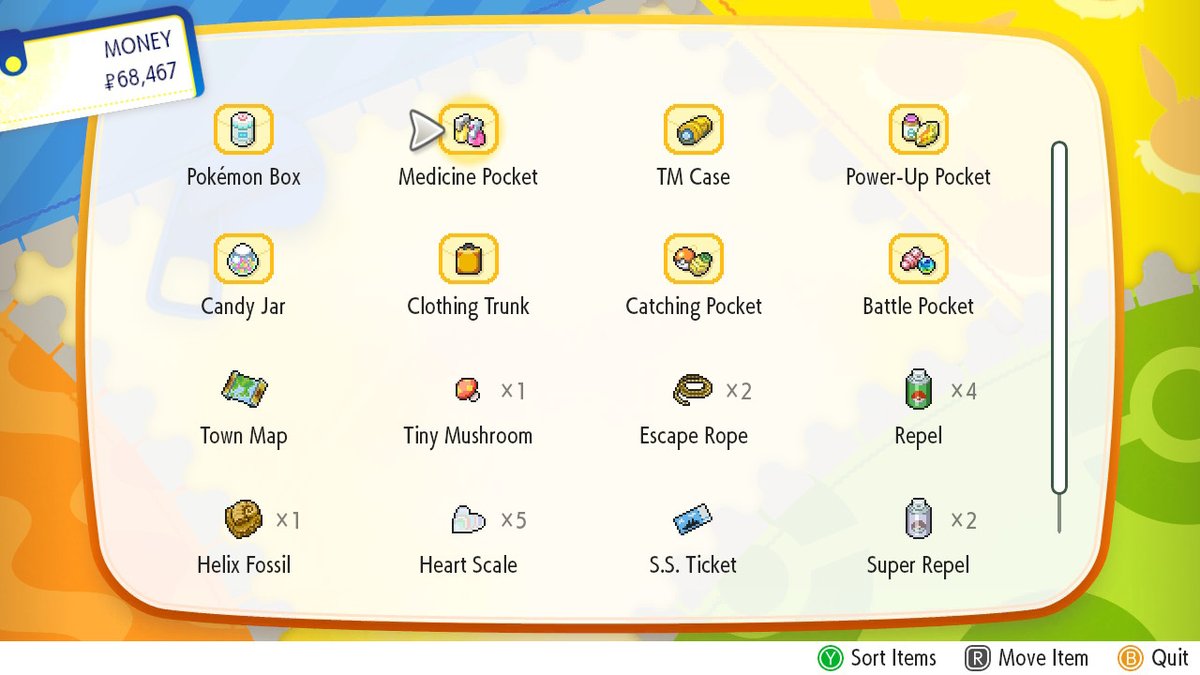Click the bag's vertical scrollbar
1200x675 pixels.
point(1059,320)
